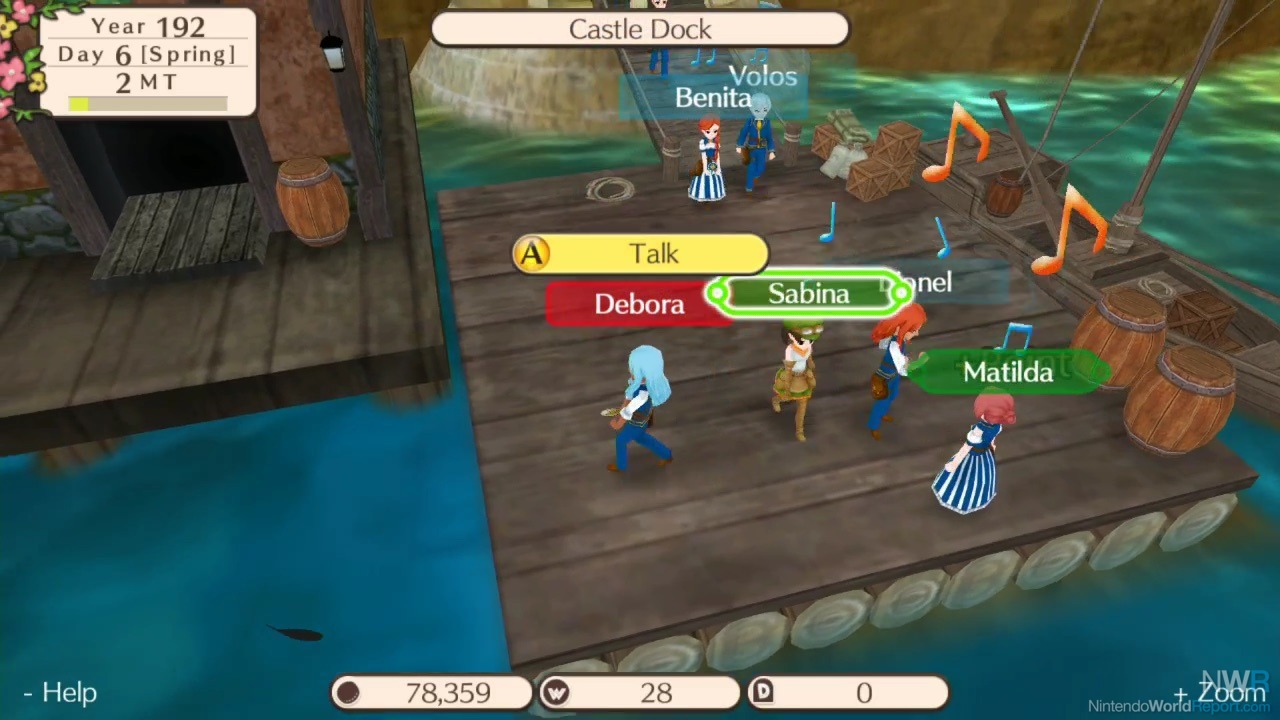
Task: Expand the Castle Dock location banner
Action: tap(640, 29)
